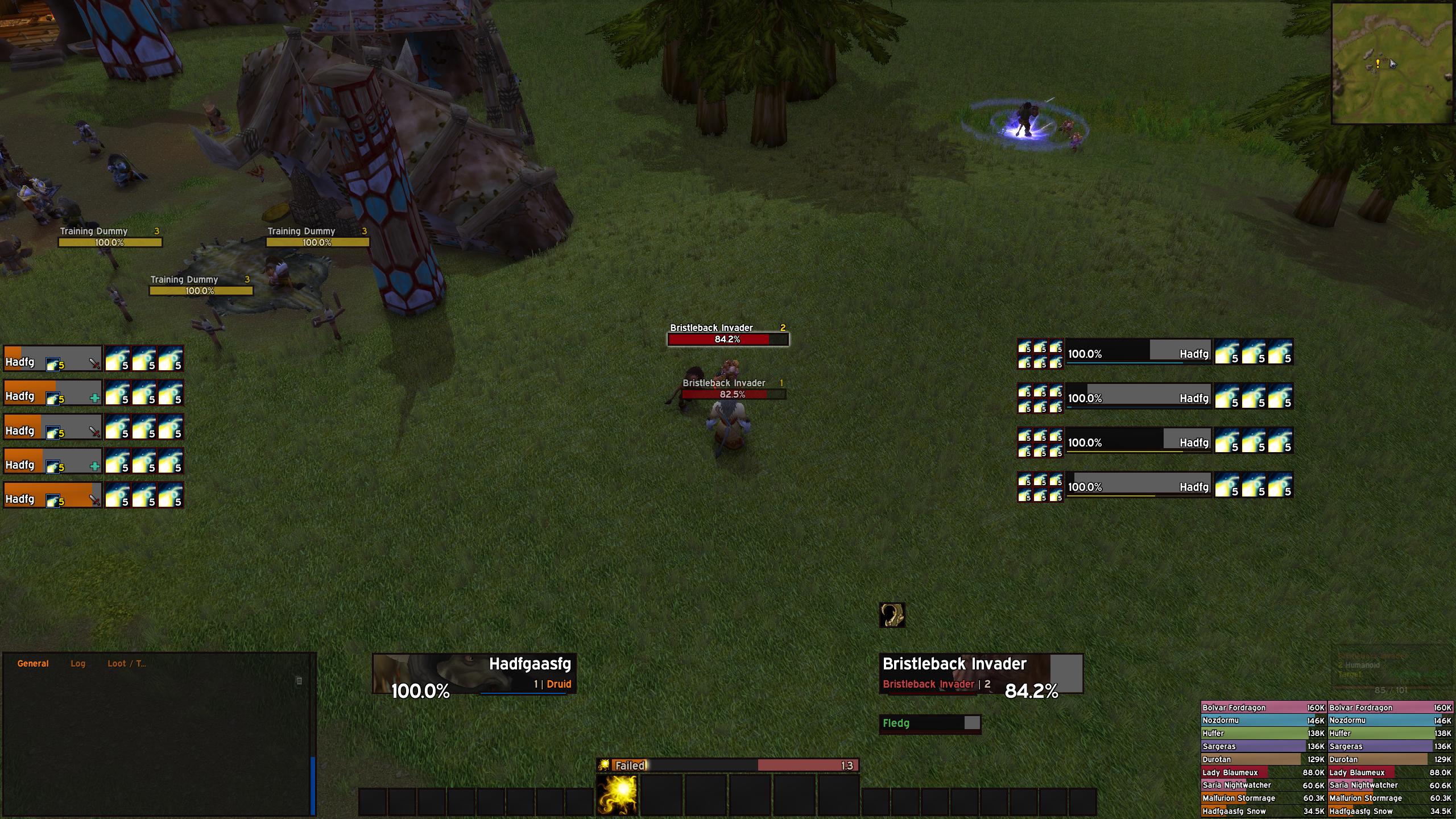Click the first buff icon beside Hadfg's top frame
Screen dimensions: 1456x819
tap(117, 358)
